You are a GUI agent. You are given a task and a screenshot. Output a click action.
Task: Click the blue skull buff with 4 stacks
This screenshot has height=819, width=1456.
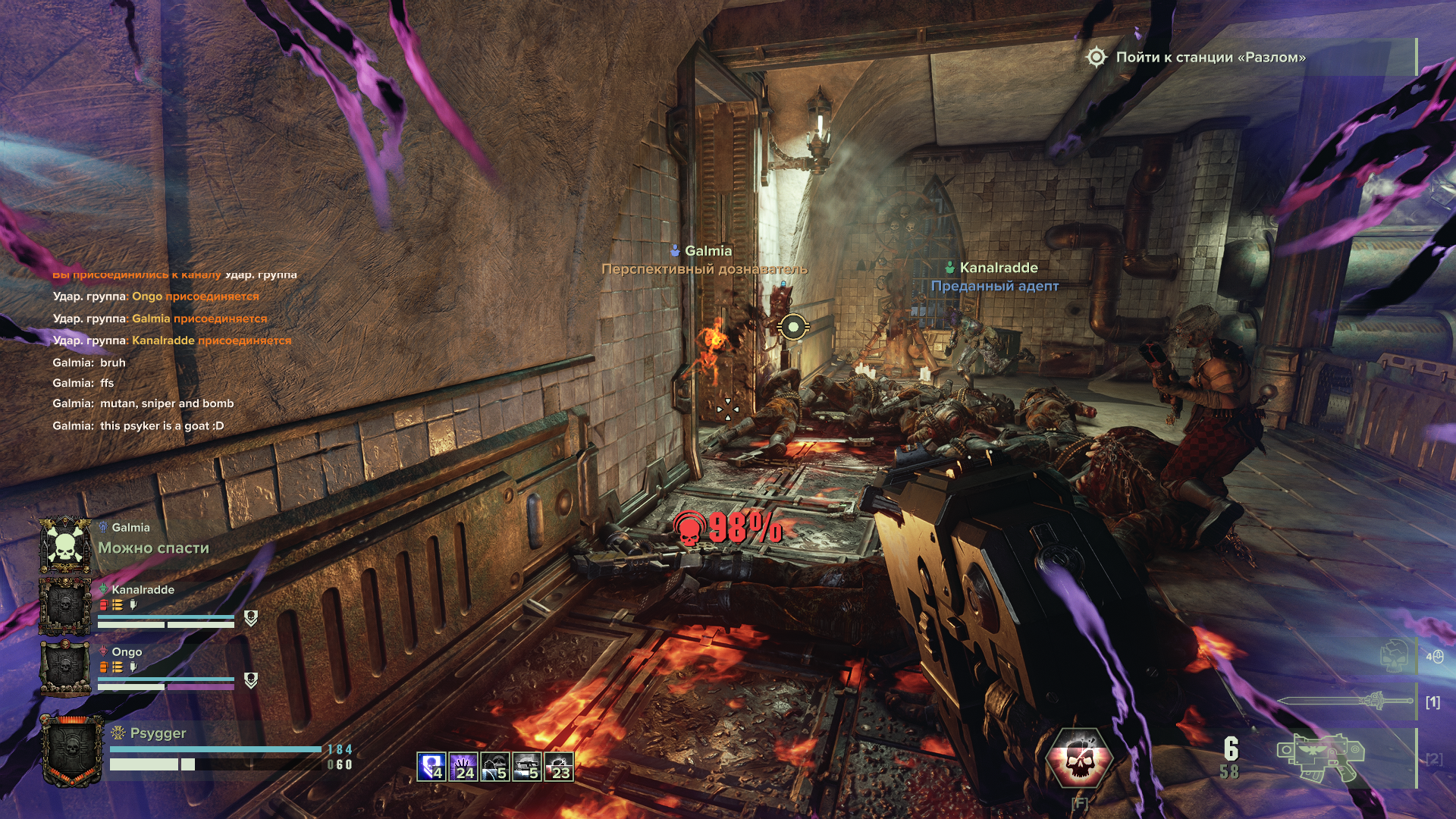(x=431, y=767)
